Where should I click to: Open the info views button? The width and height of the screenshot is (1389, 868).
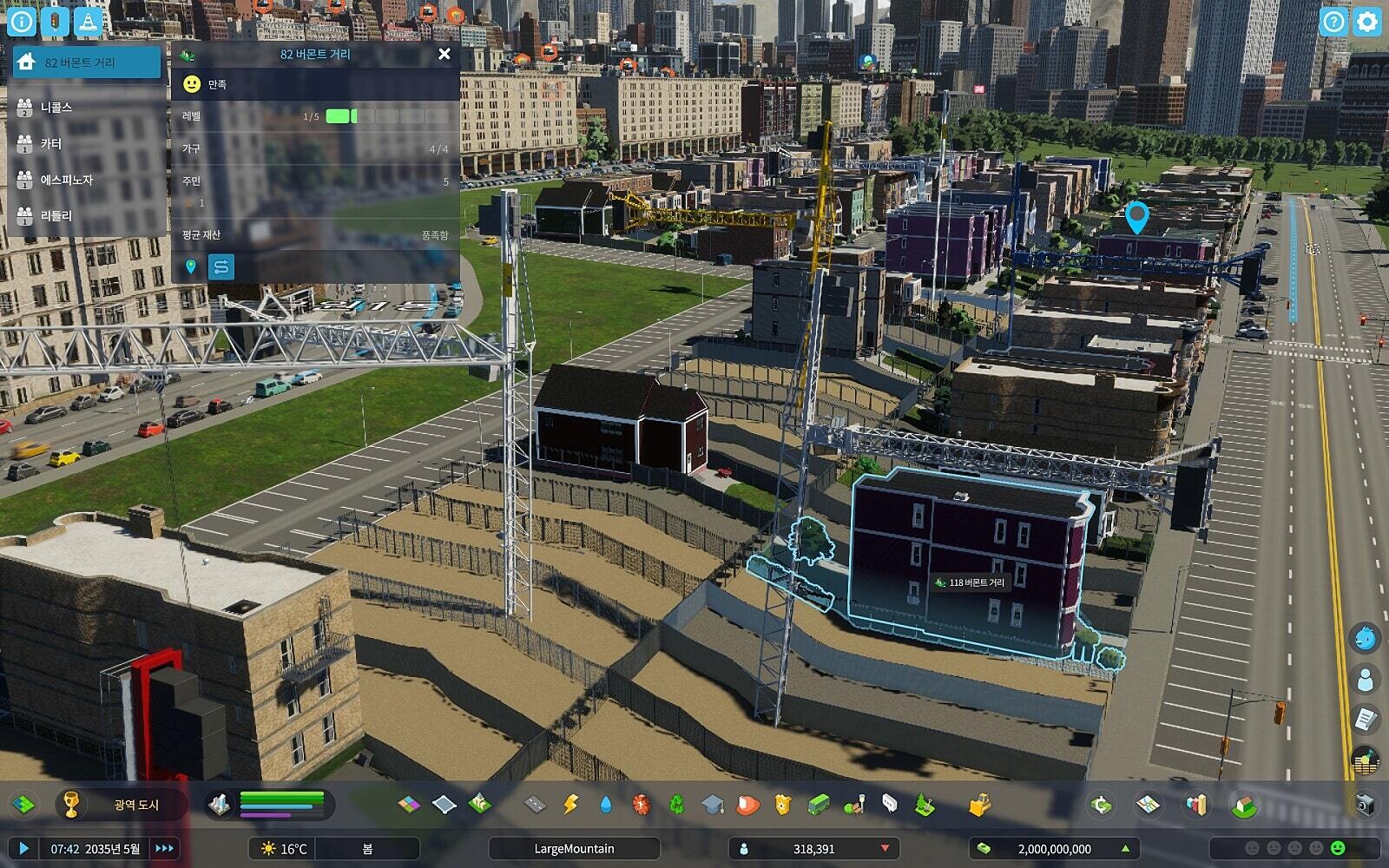coord(22,22)
